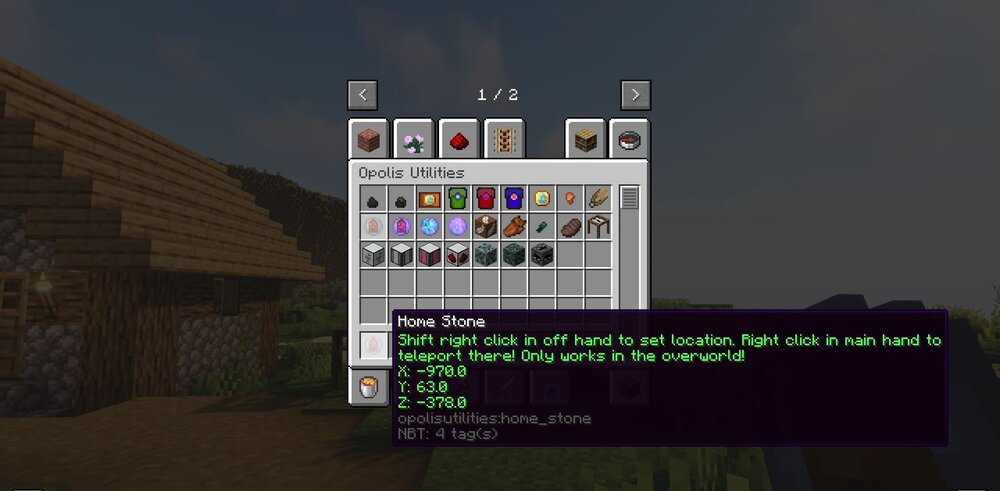Open the compass Search tab
This screenshot has height=491, width=1000.
coord(630,140)
